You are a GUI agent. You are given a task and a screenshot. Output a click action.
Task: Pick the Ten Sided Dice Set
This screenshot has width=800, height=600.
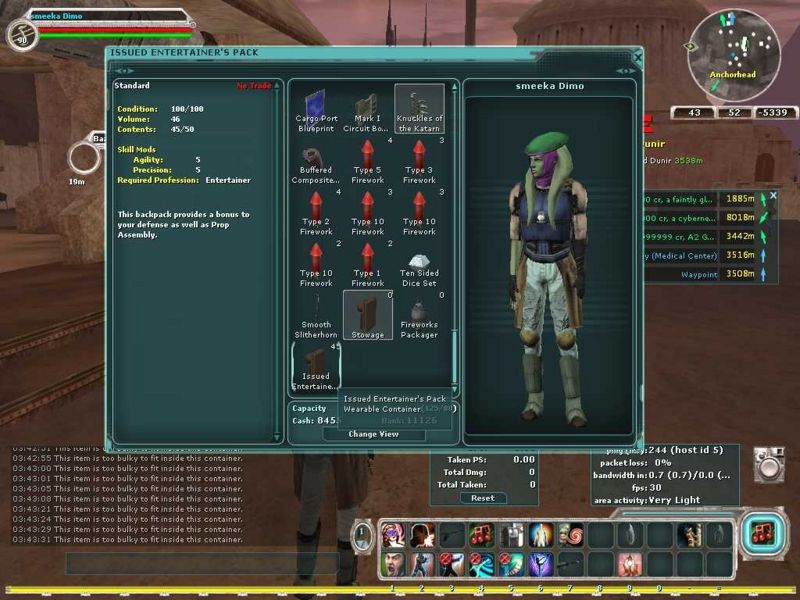point(419,264)
